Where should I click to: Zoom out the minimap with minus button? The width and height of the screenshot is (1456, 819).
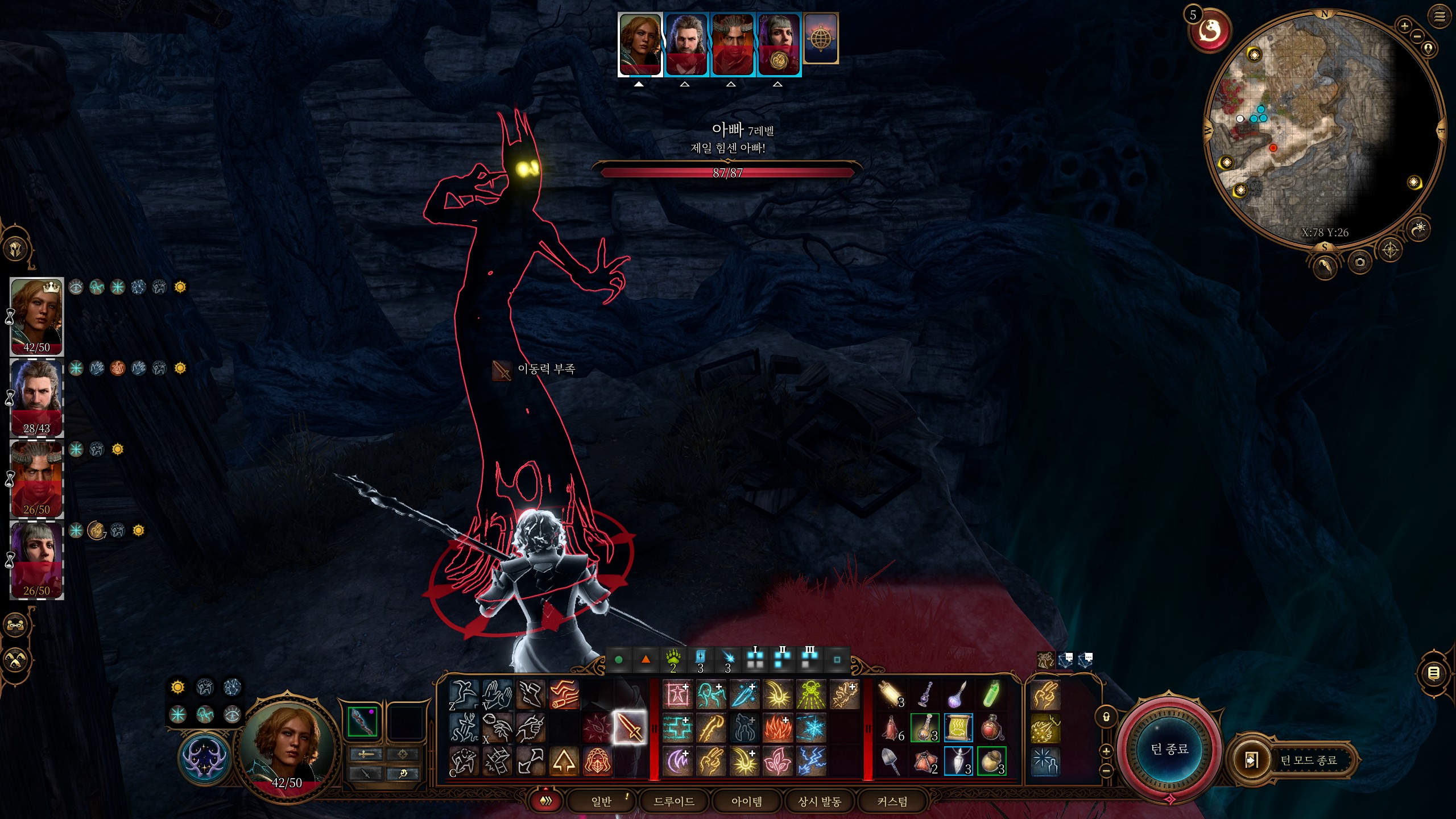click(x=1417, y=36)
